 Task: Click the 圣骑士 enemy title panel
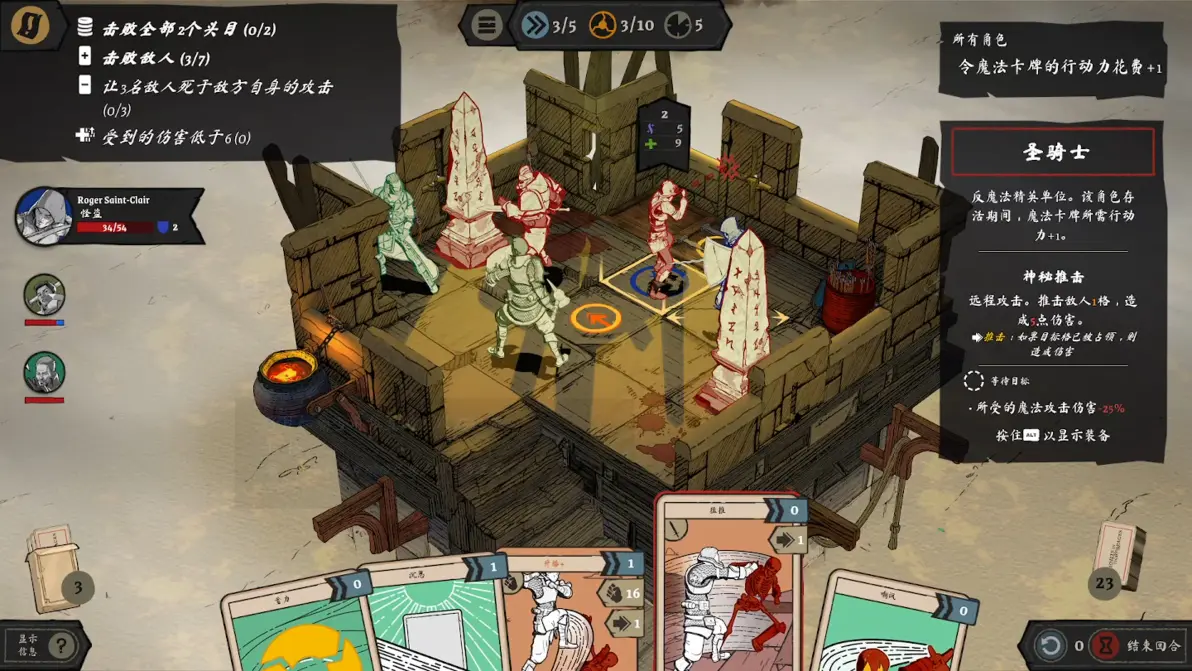1053,152
